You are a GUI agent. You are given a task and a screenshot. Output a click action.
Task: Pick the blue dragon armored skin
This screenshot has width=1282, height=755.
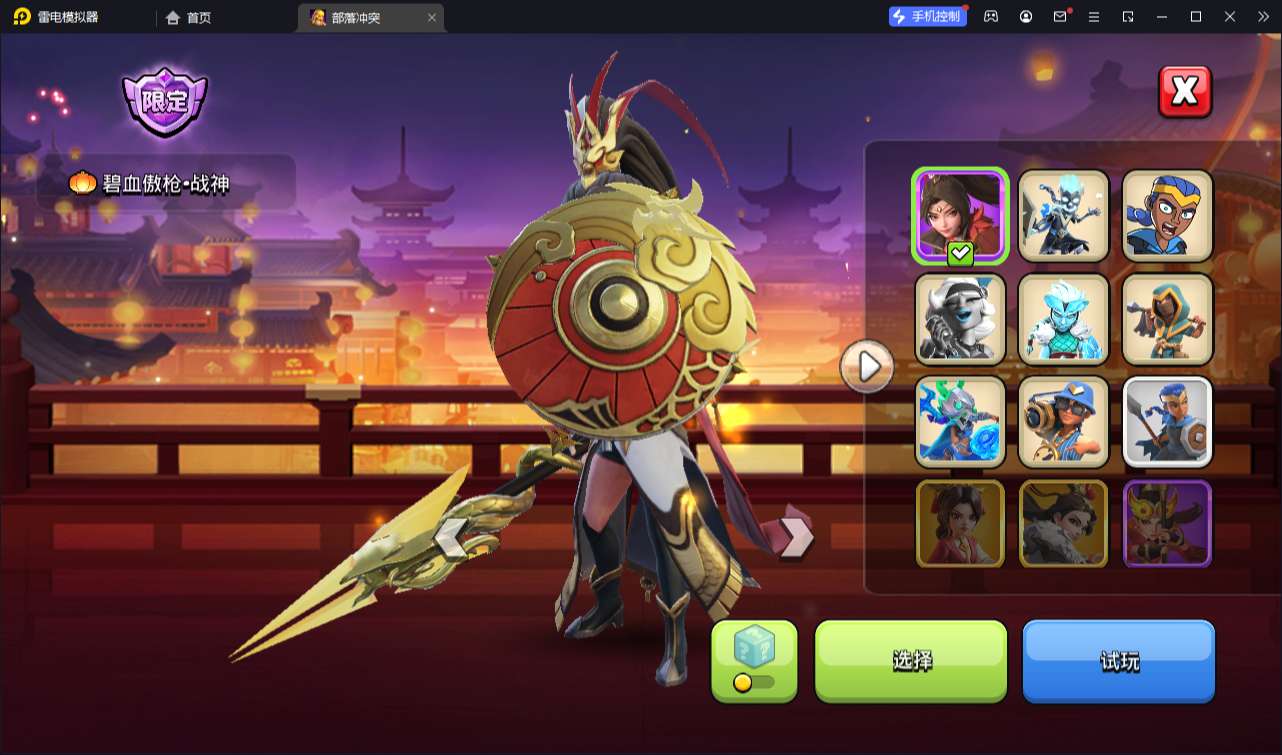pos(960,422)
